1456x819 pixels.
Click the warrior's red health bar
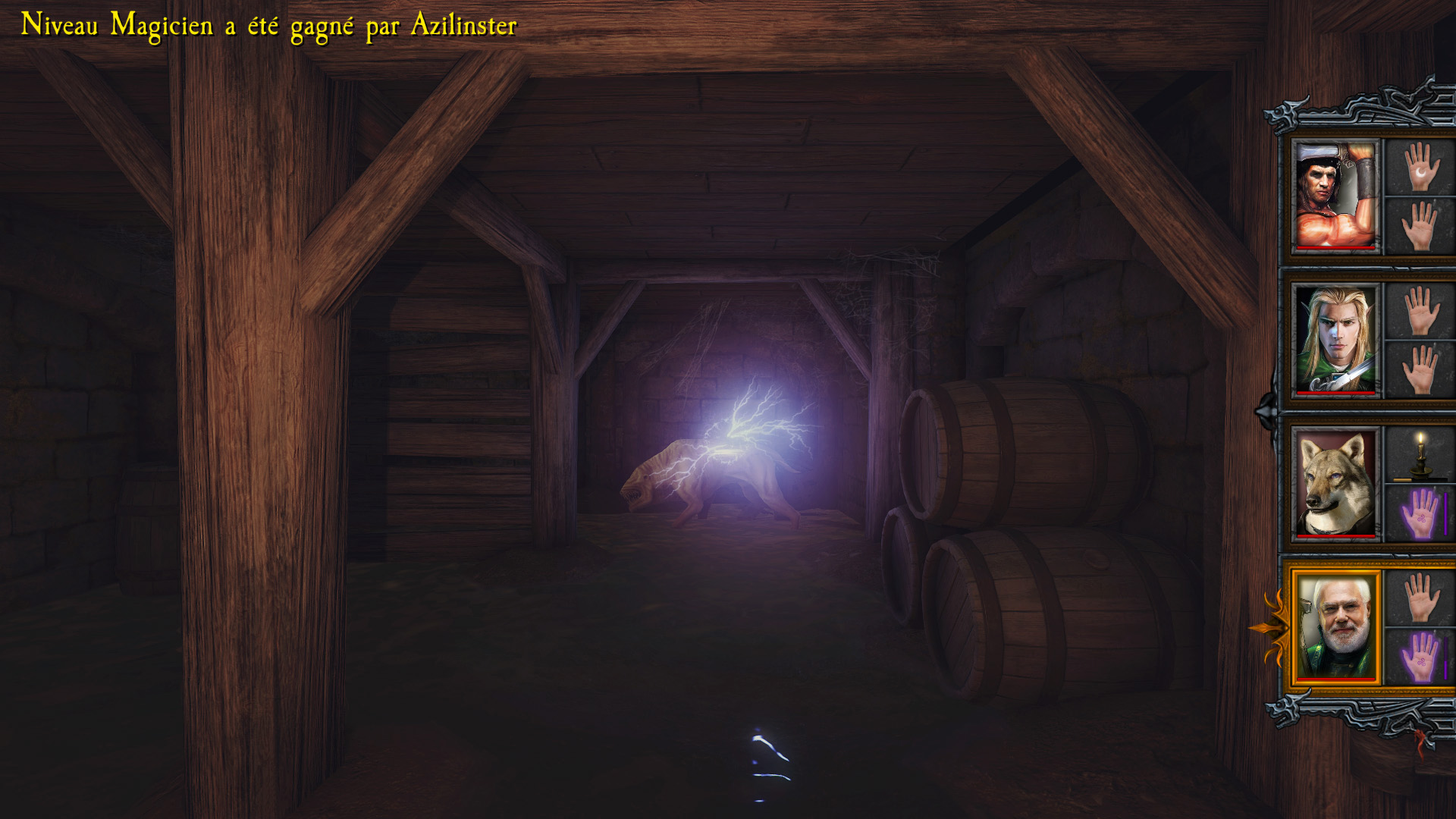click(1335, 249)
